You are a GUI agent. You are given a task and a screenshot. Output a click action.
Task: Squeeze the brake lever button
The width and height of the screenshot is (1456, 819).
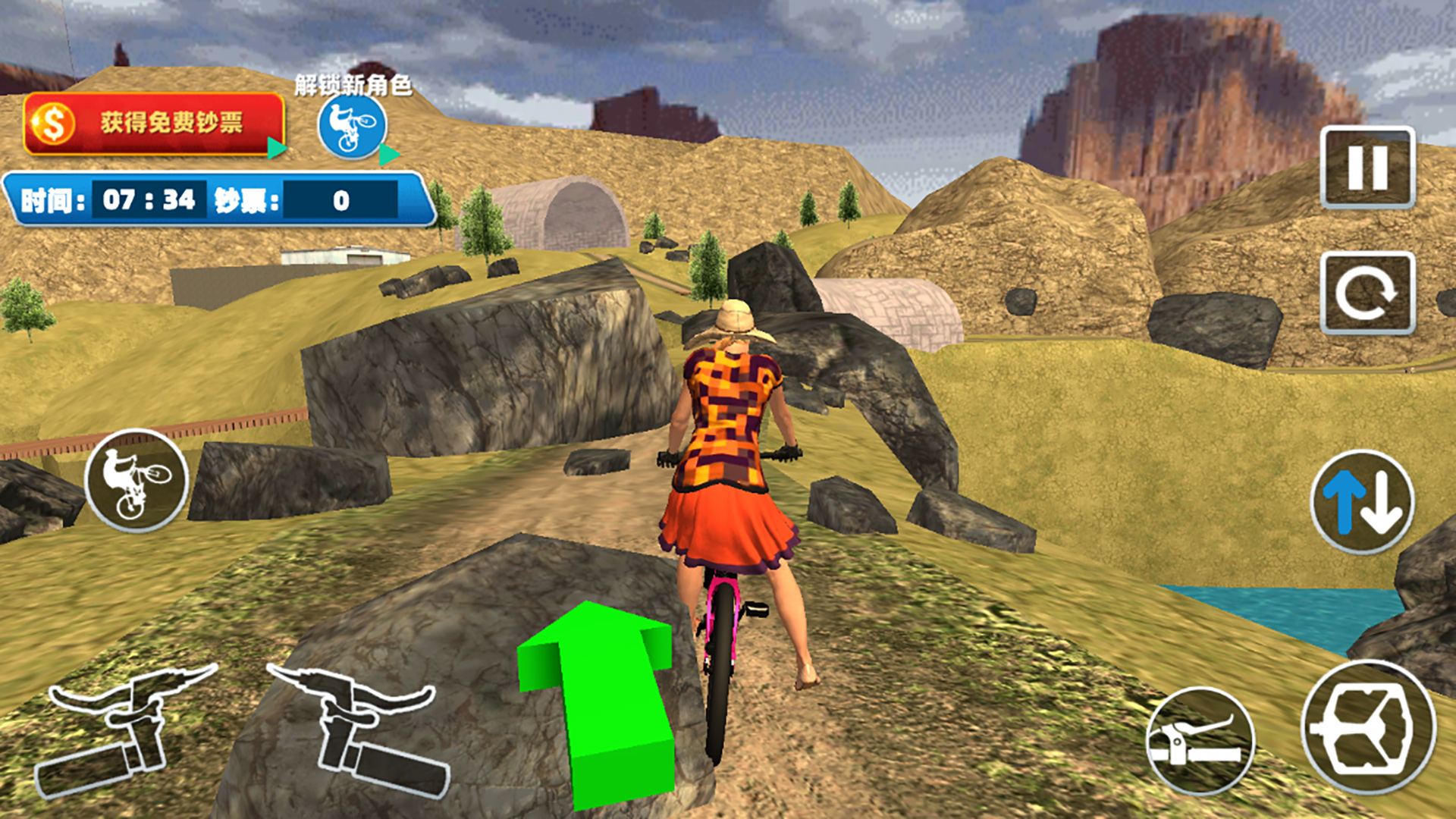(x=1199, y=739)
